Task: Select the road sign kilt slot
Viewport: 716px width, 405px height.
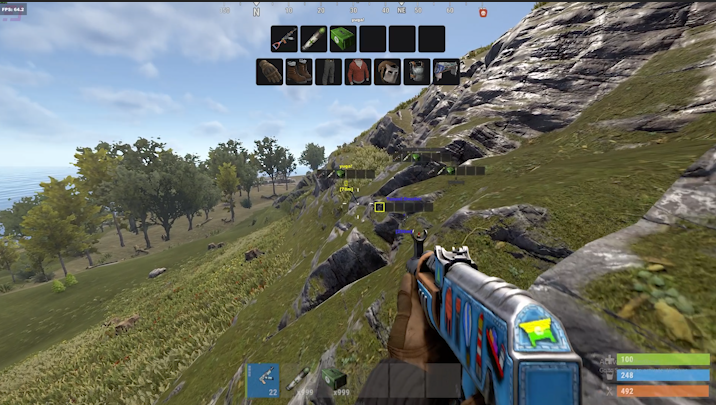Action: point(446,72)
